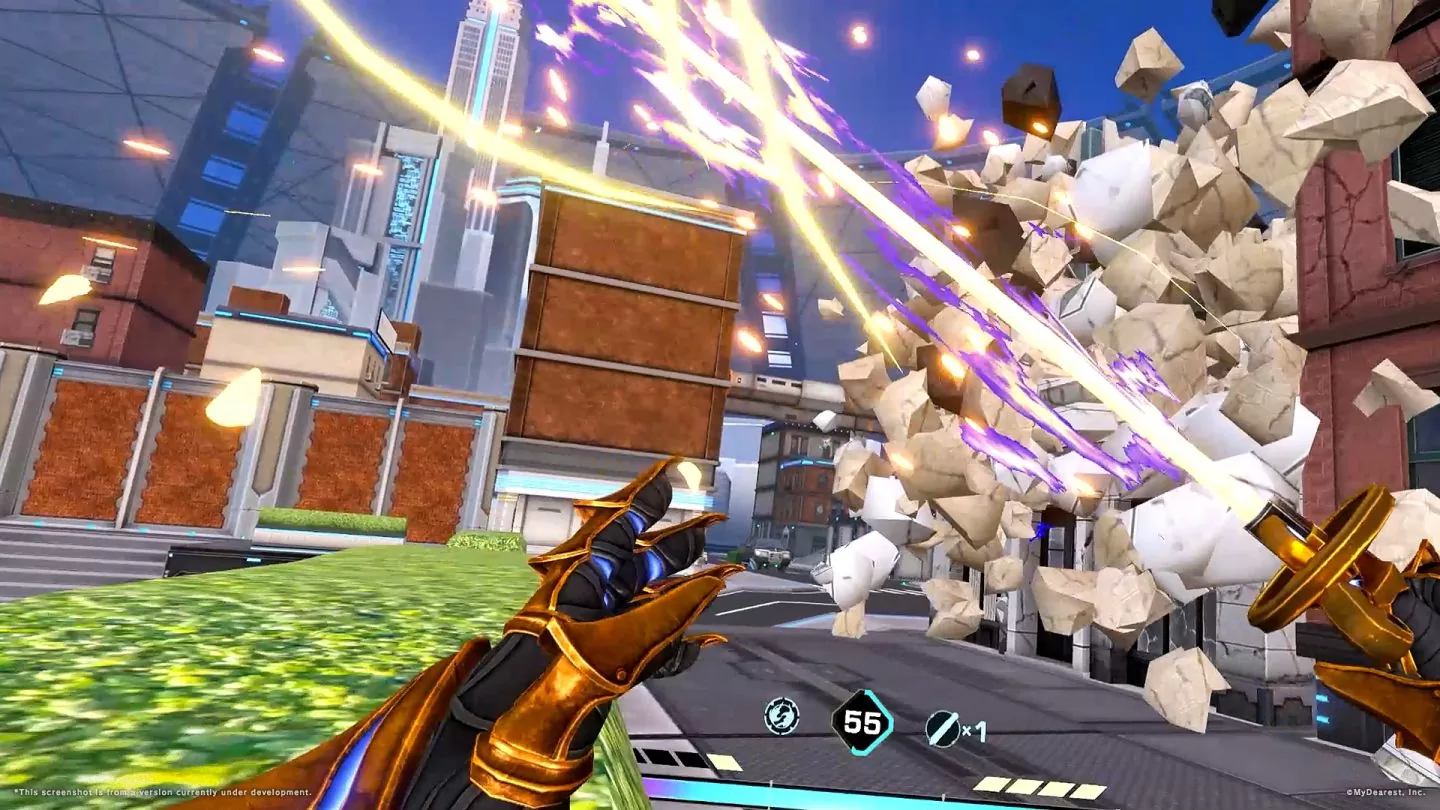This screenshot has width=1440, height=810.
Task: Select the diagonal slash item icon
Action: pyautogui.click(x=942, y=729)
